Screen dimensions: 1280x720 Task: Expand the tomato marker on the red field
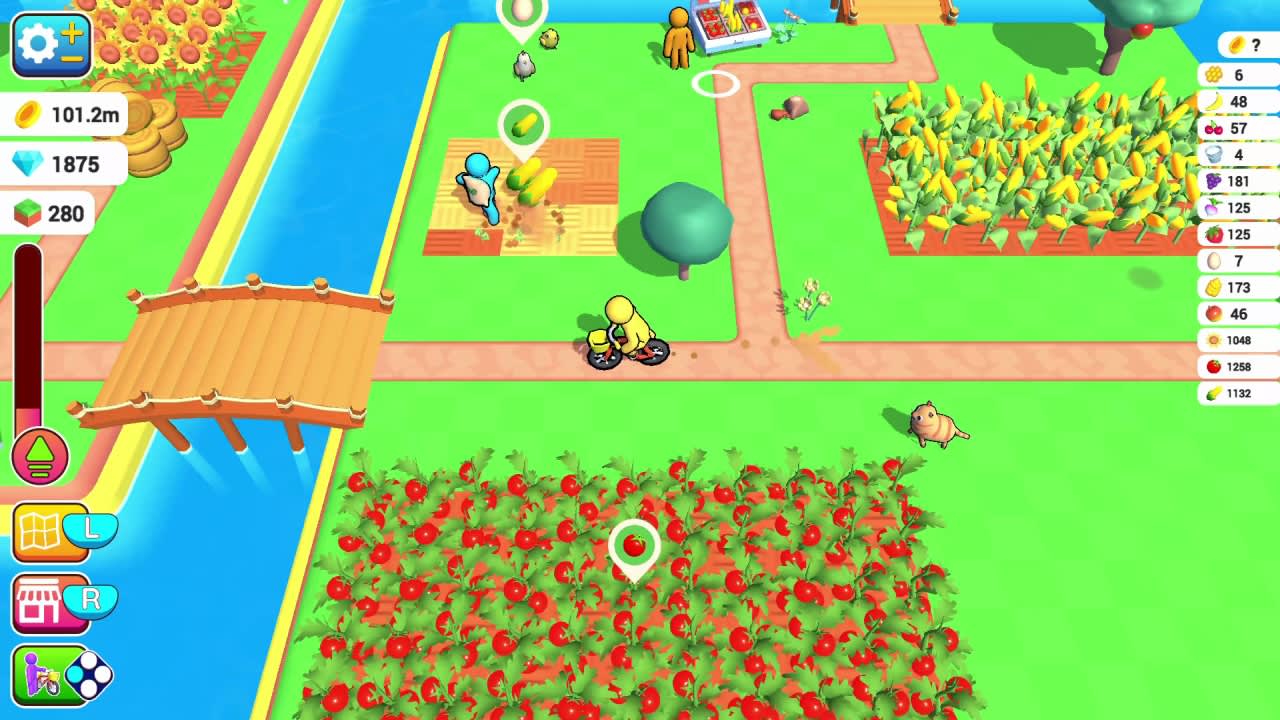click(x=633, y=544)
